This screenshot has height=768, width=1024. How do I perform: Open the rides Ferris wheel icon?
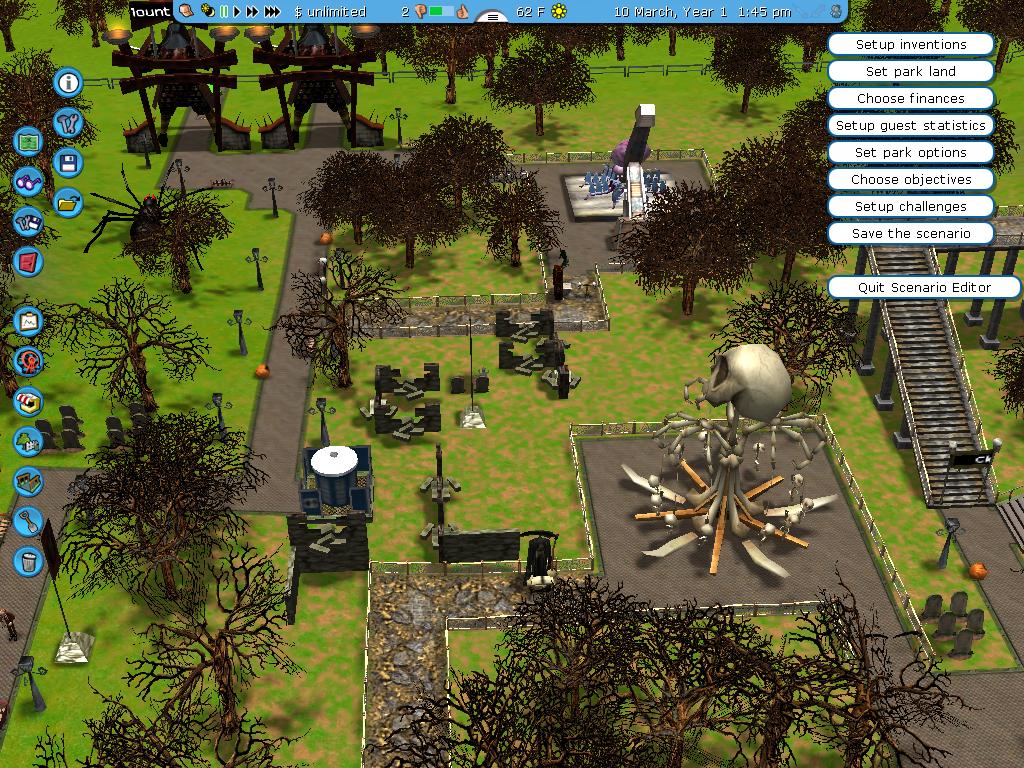(29, 362)
